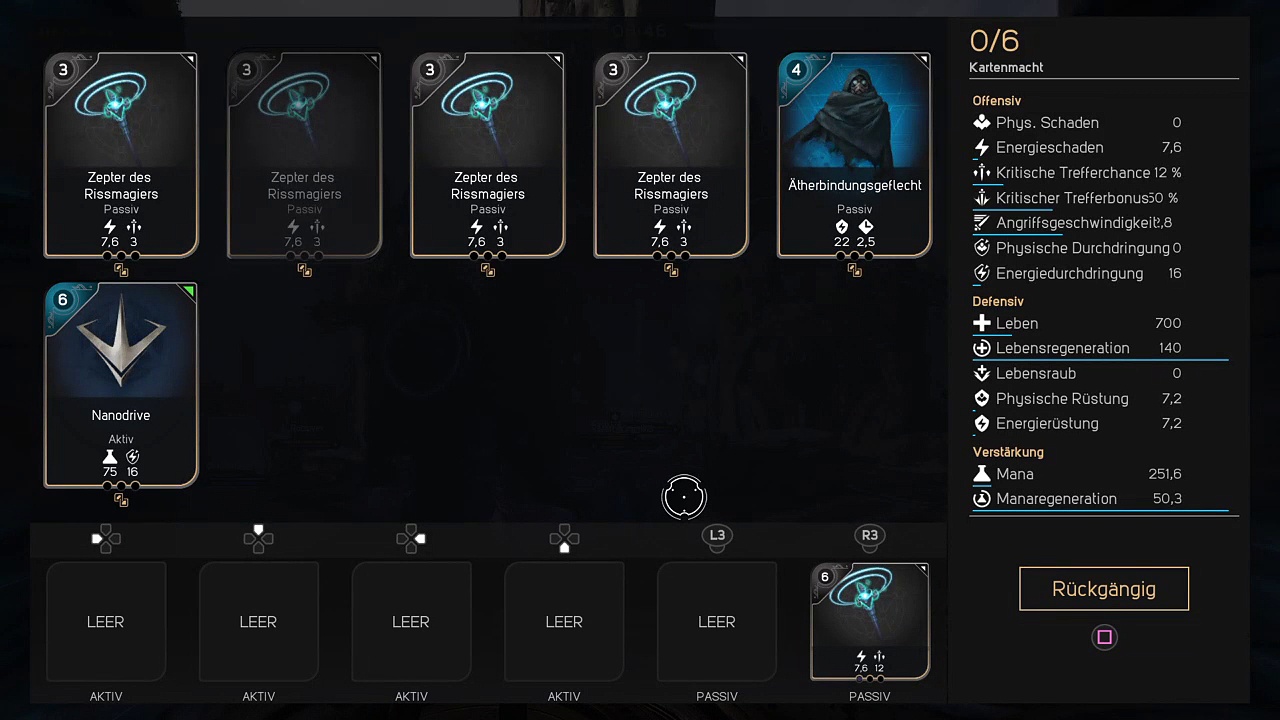Select the equipped scepter card in the passive slot
1280x720 pixels.
[869, 621]
